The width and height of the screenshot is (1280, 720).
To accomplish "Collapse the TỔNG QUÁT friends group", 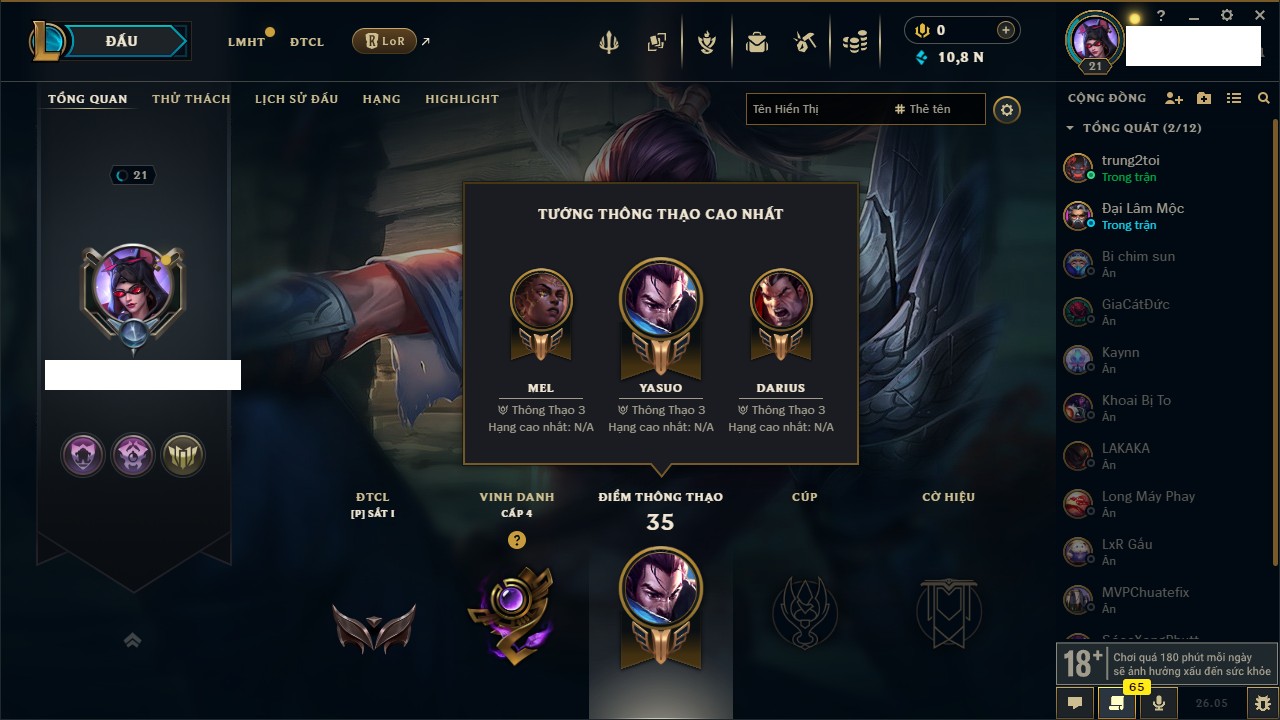I will point(1070,128).
